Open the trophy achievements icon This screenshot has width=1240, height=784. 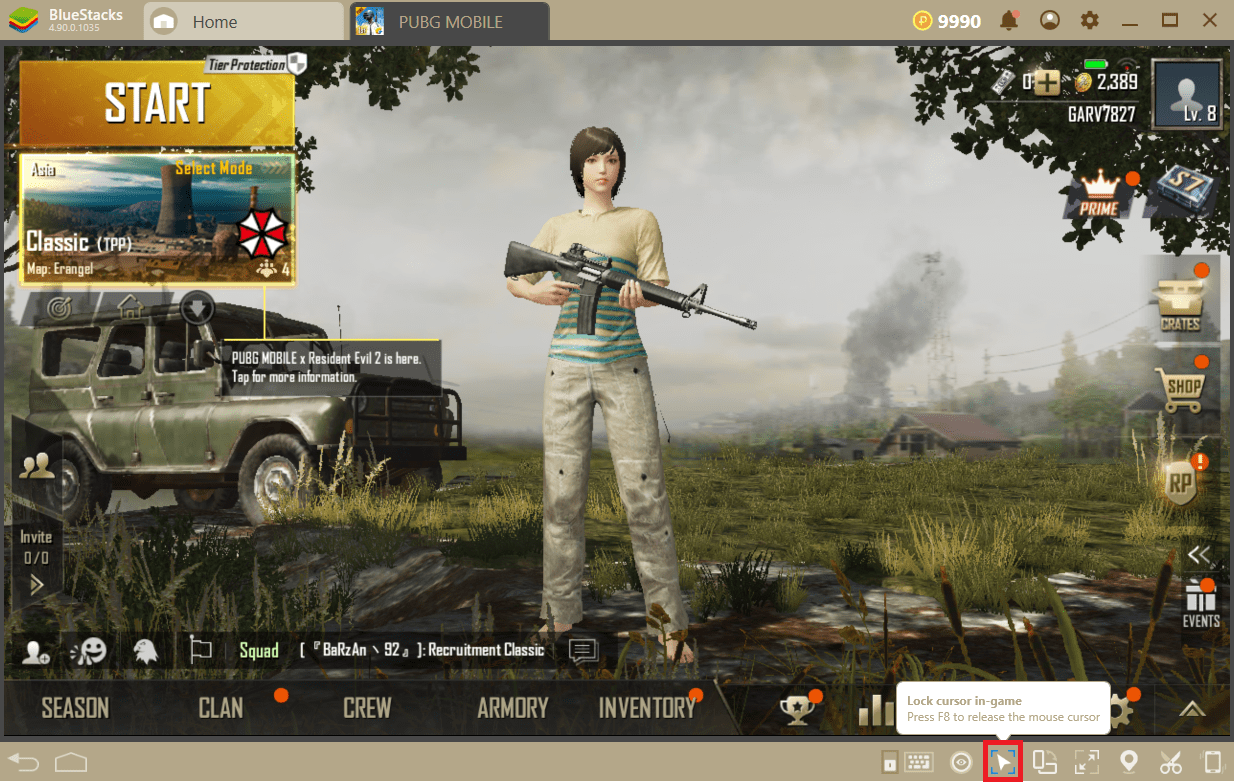797,709
